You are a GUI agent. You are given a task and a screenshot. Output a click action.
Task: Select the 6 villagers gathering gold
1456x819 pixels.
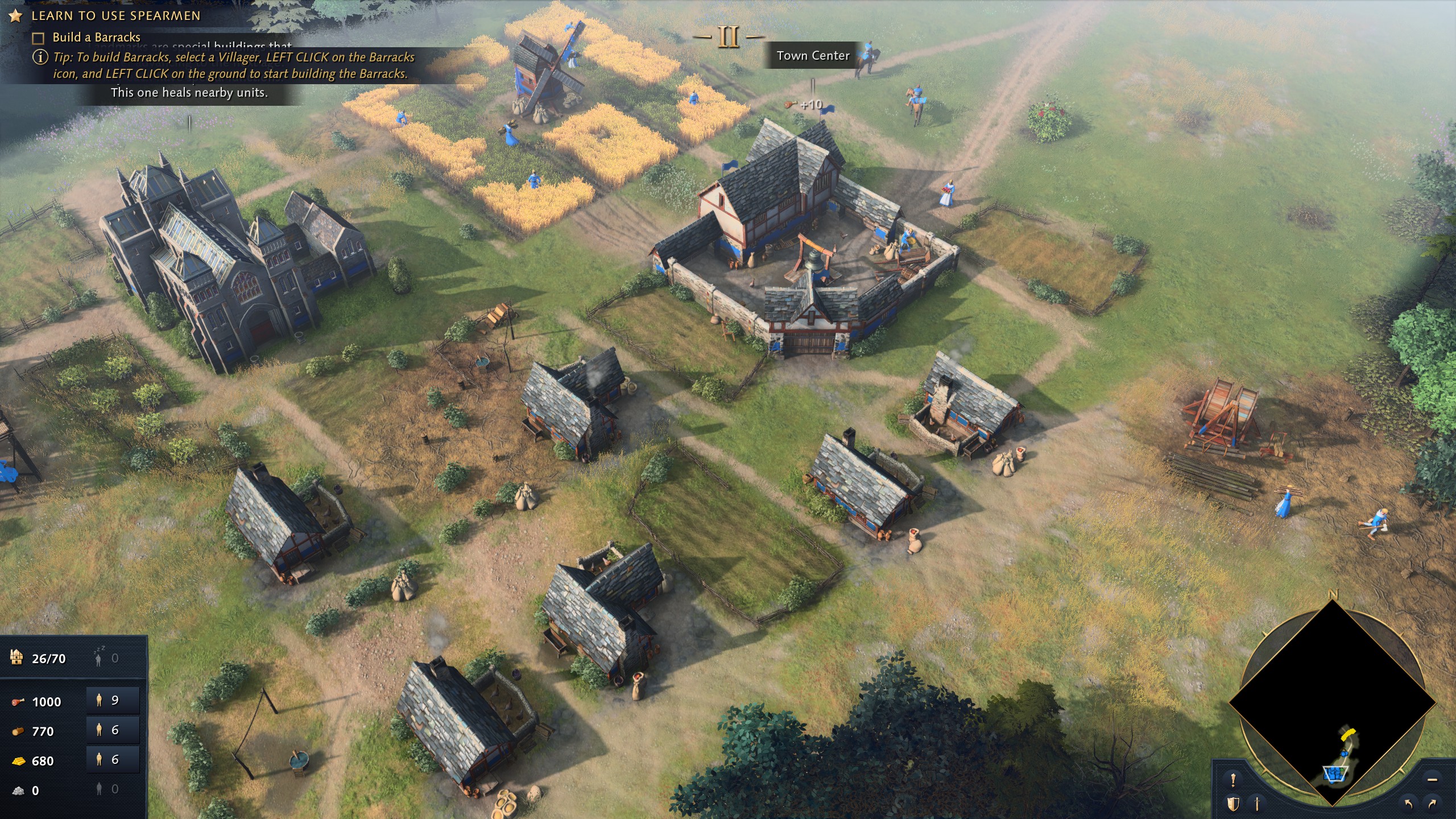(113, 760)
